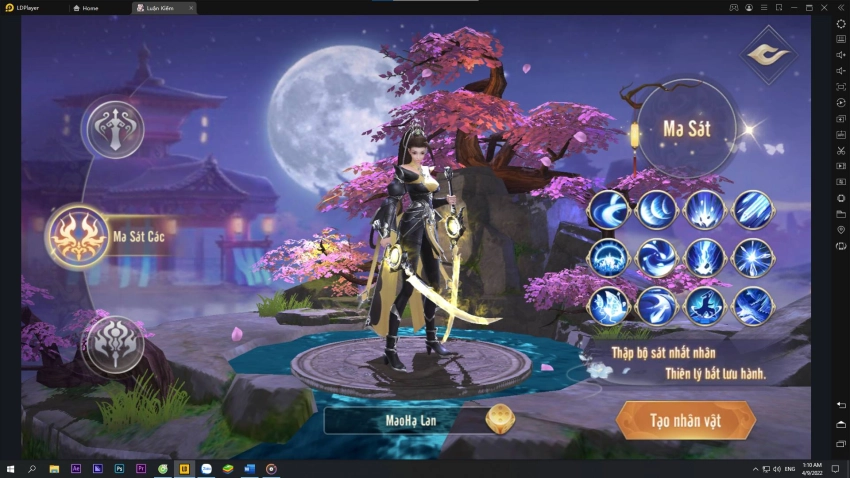Choose the gray winged-blade class emblem
The height and width of the screenshot is (478, 850).
114,128
